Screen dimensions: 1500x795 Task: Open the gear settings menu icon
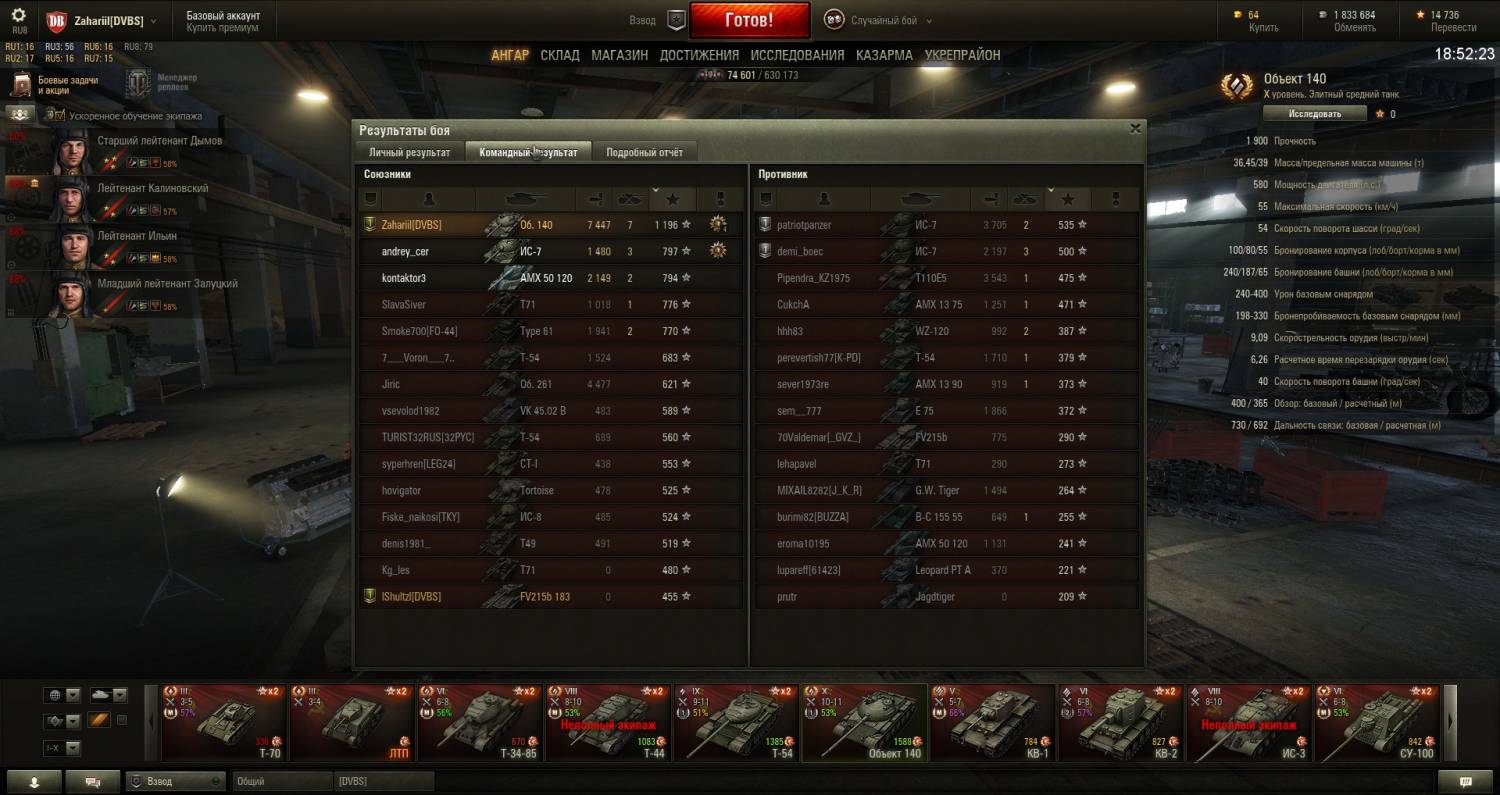(19, 16)
